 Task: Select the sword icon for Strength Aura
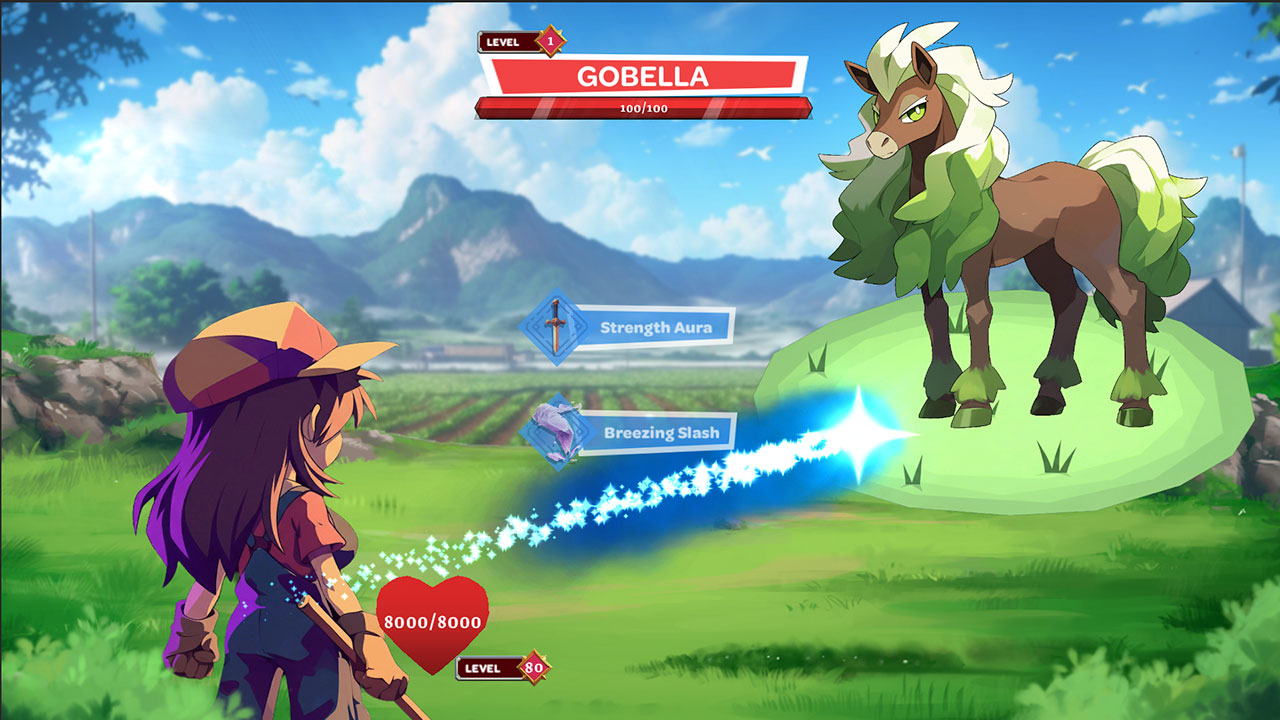pos(557,324)
